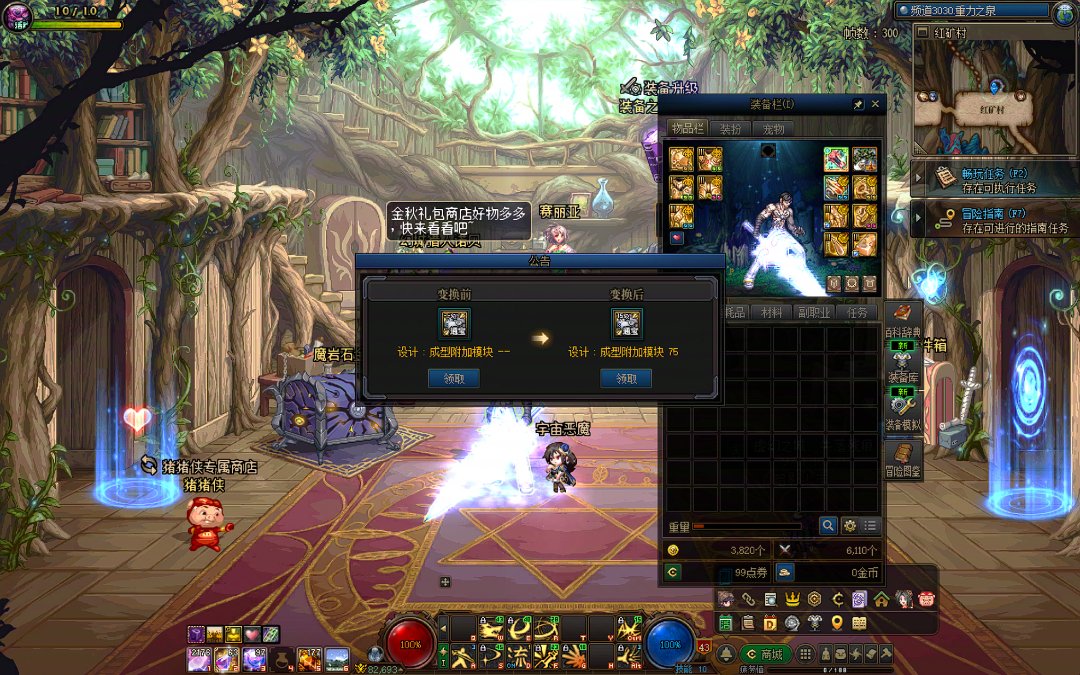
Task: Open the green 商城 shop button
Action: [764, 654]
